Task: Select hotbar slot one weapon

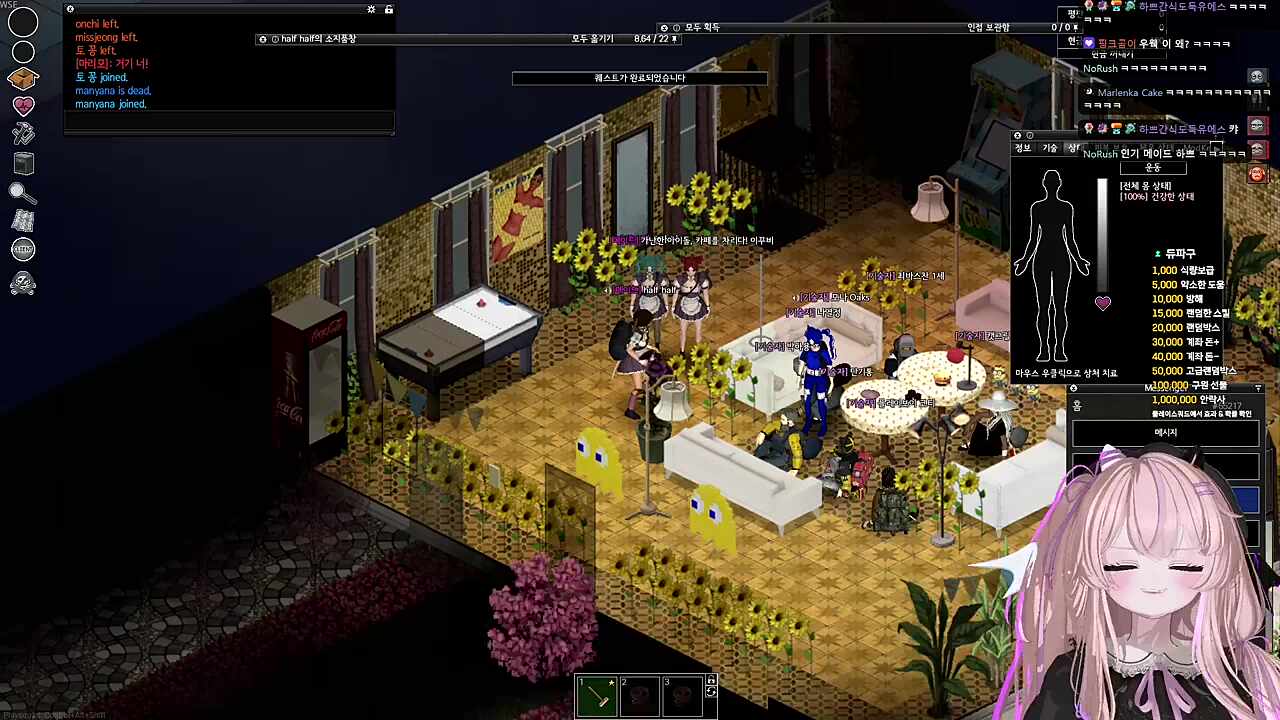Action: click(597, 696)
